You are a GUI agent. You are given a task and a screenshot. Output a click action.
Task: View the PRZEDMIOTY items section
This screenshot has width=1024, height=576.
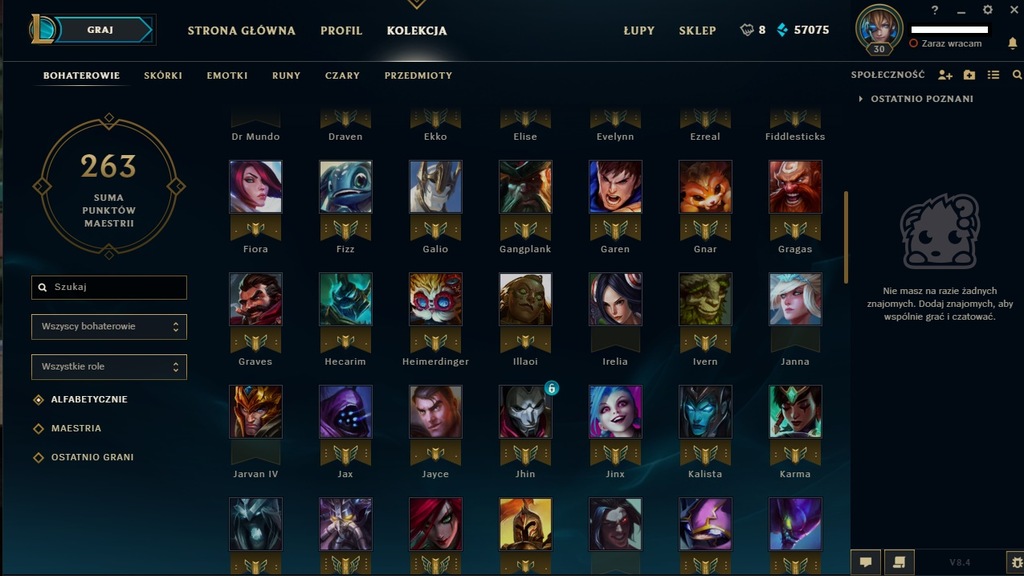pyautogui.click(x=418, y=75)
